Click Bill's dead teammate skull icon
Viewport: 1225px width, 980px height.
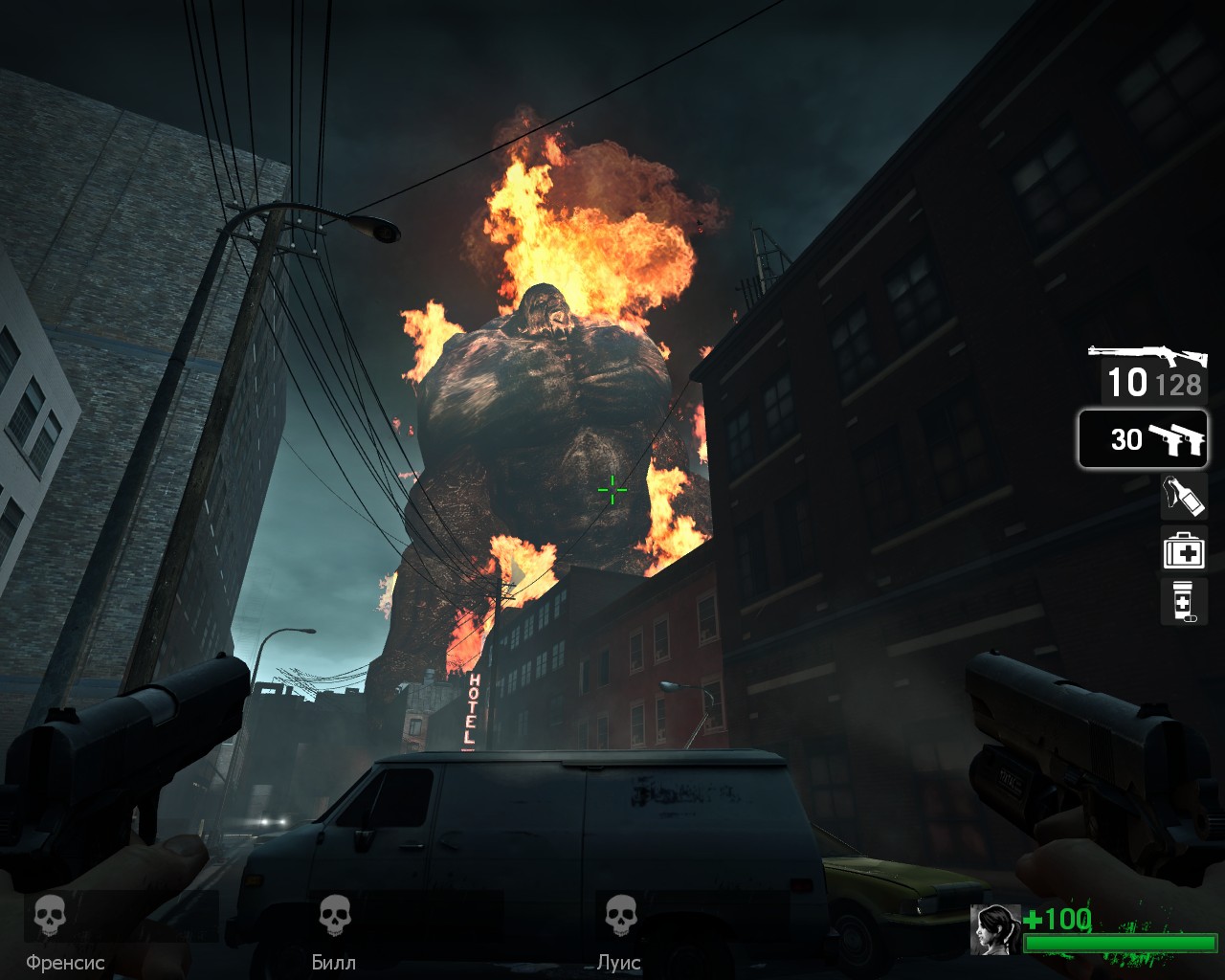334,917
